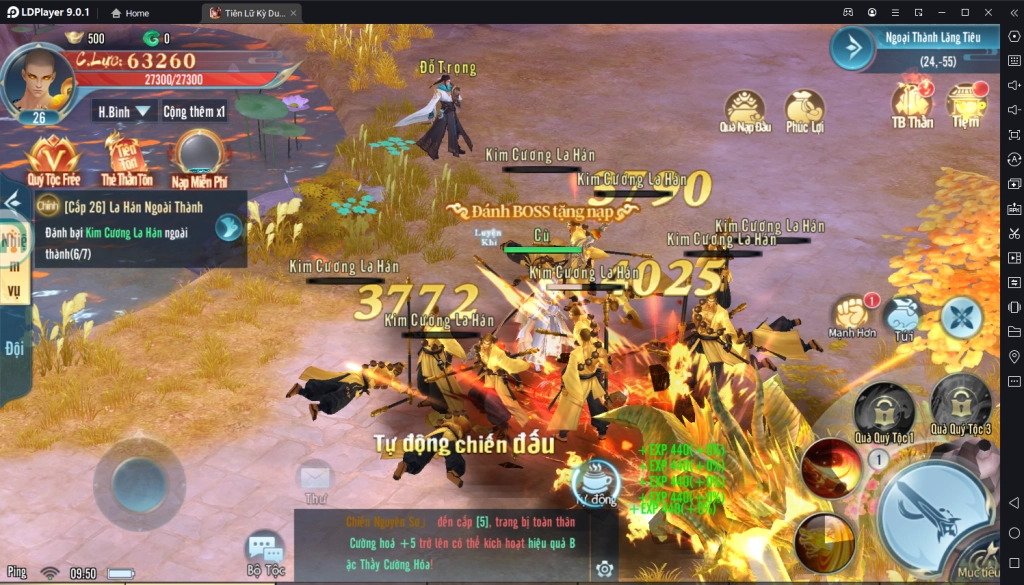Open the Phúc Lợi welfare menu
The image size is (1024, 585).
point(804,108)
